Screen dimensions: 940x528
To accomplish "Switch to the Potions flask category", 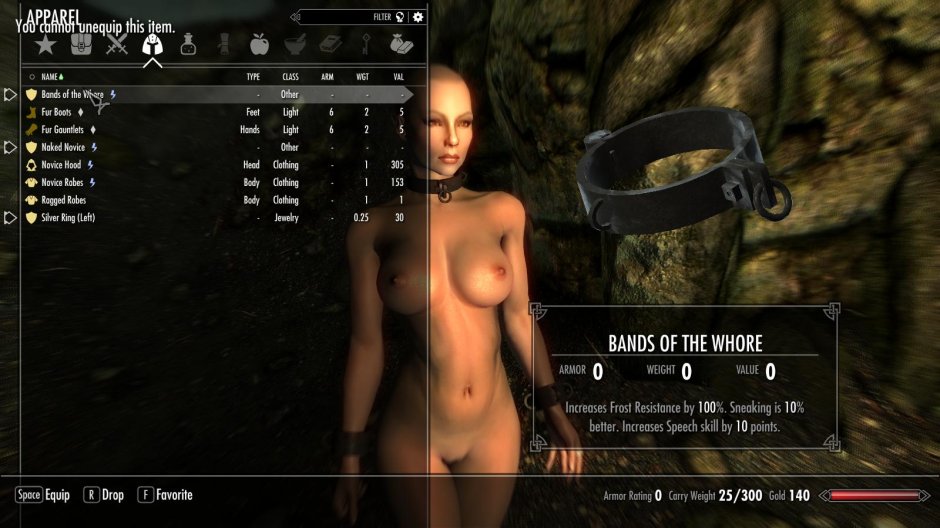I will coord(188,45).
